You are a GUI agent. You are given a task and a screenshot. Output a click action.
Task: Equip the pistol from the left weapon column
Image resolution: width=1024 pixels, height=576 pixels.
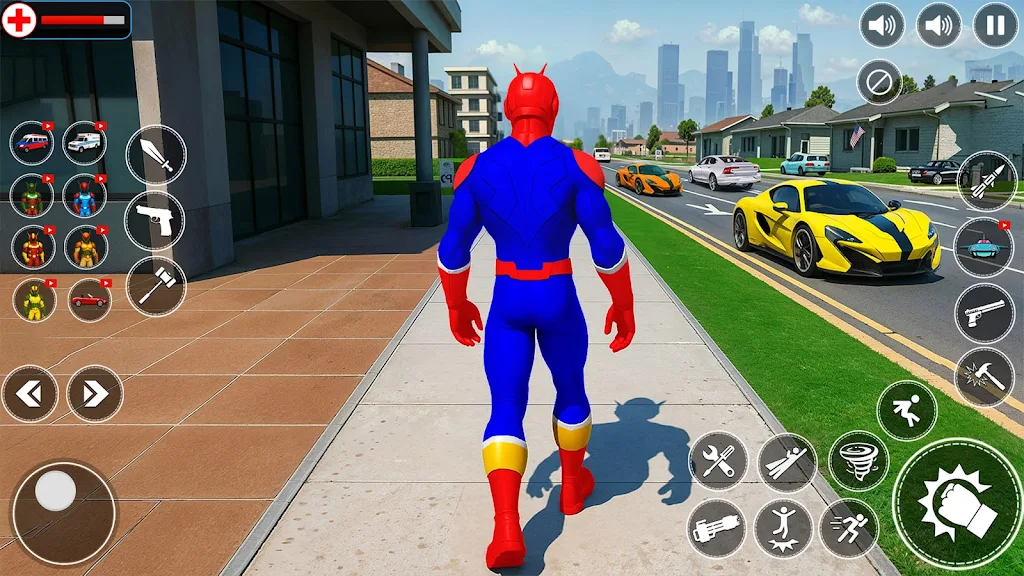pos(155,220)
